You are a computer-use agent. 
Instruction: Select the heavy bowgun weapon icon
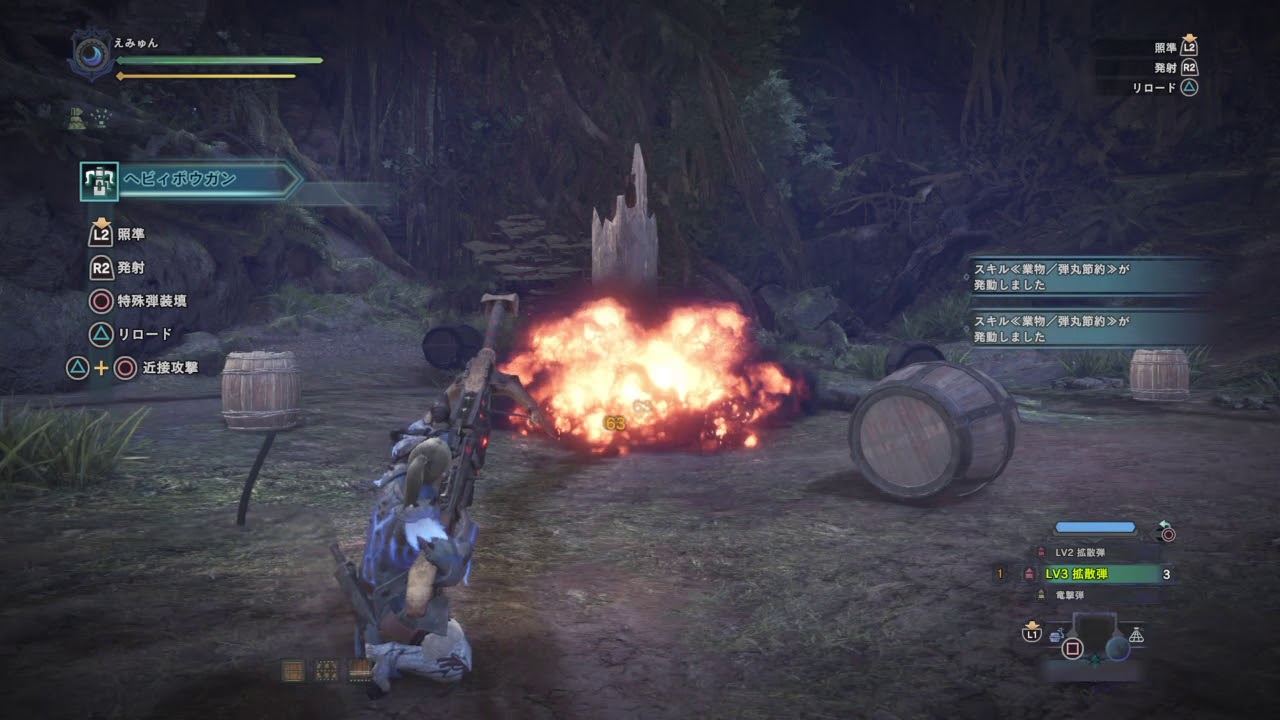coord(99,181)
